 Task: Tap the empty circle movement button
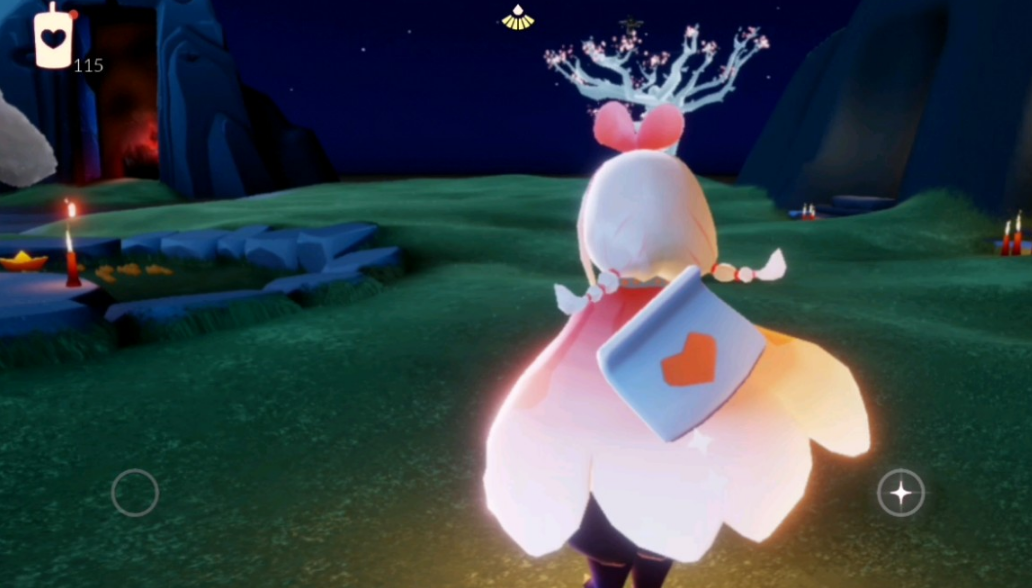135,492
